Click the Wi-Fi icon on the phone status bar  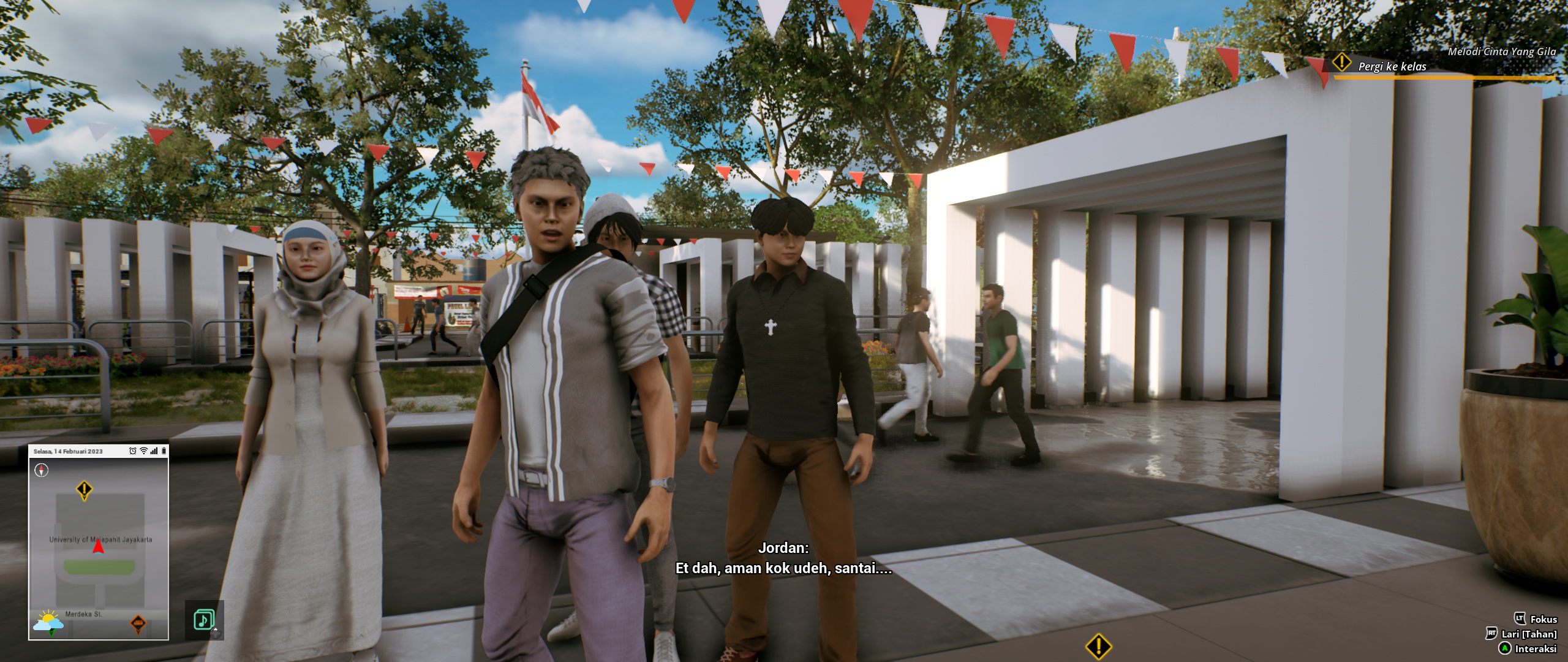click(143, 451)
